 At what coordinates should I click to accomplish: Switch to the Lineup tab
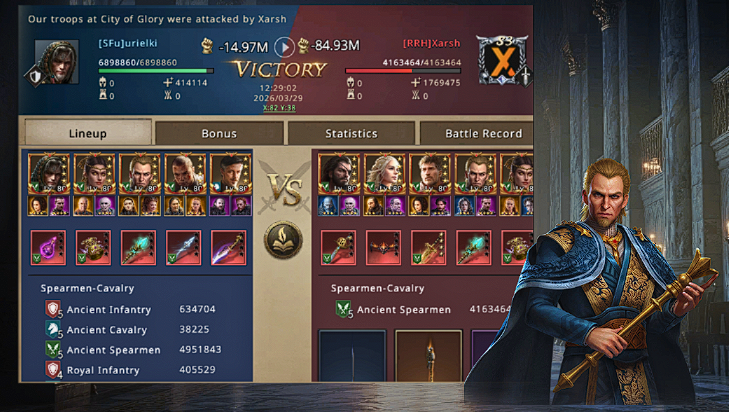click(87, 133)
